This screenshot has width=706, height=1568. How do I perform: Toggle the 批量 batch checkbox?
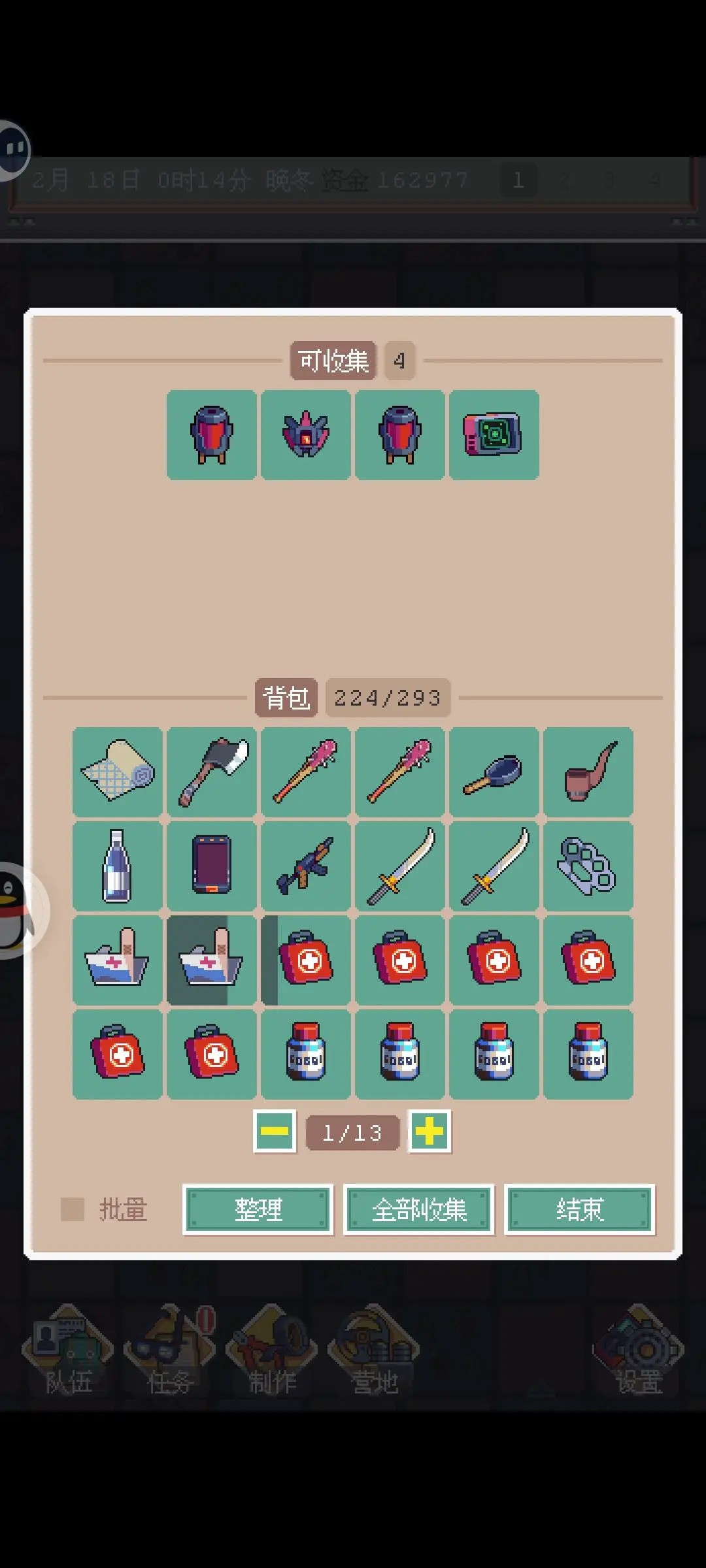73,1209
